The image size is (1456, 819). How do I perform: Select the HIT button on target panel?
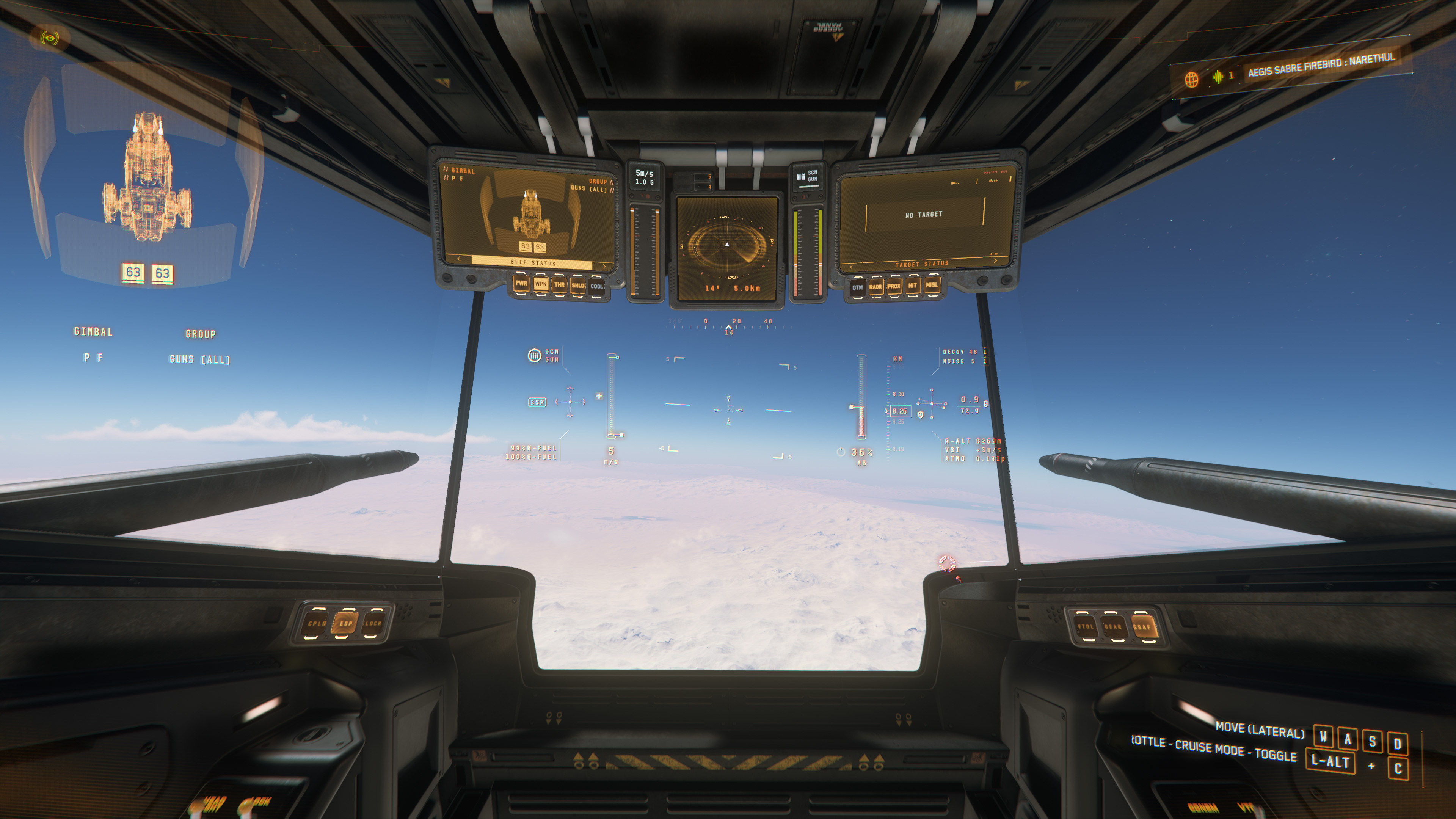pyautogui.click(x=912, y=286)
